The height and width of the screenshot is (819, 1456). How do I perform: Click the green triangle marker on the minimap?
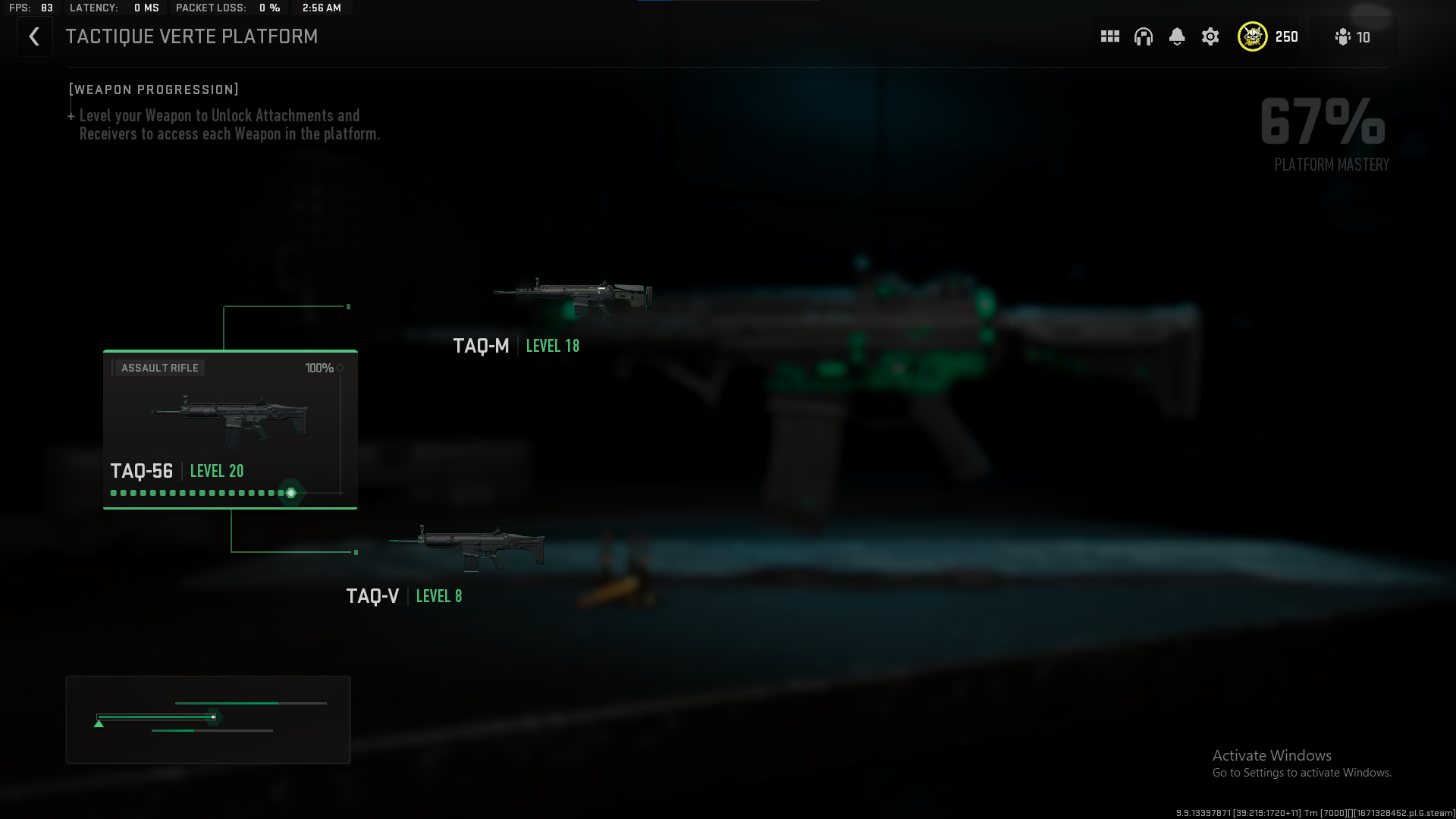click(98, 723)
